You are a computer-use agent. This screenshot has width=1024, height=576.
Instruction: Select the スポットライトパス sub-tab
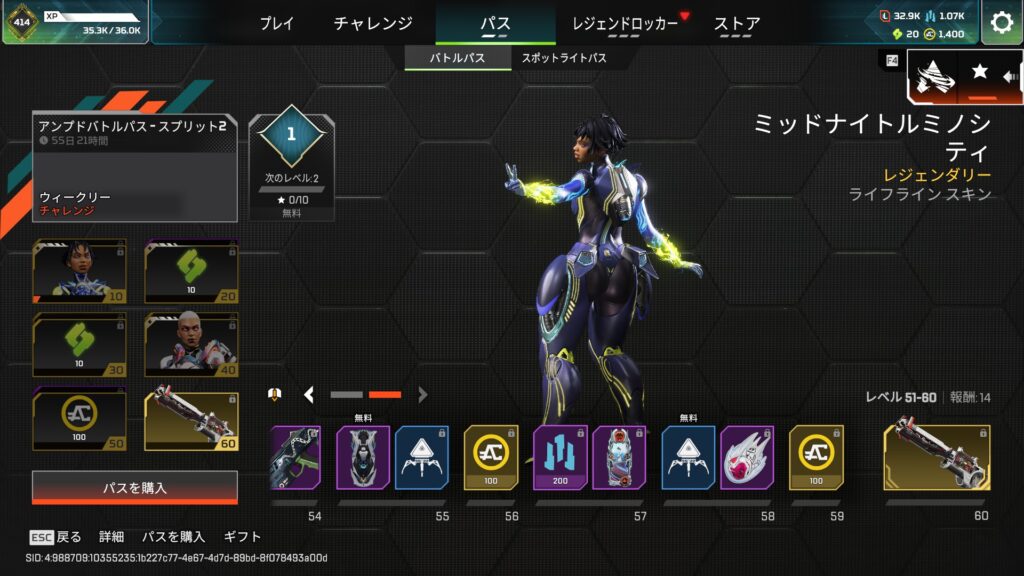[564, 58]
